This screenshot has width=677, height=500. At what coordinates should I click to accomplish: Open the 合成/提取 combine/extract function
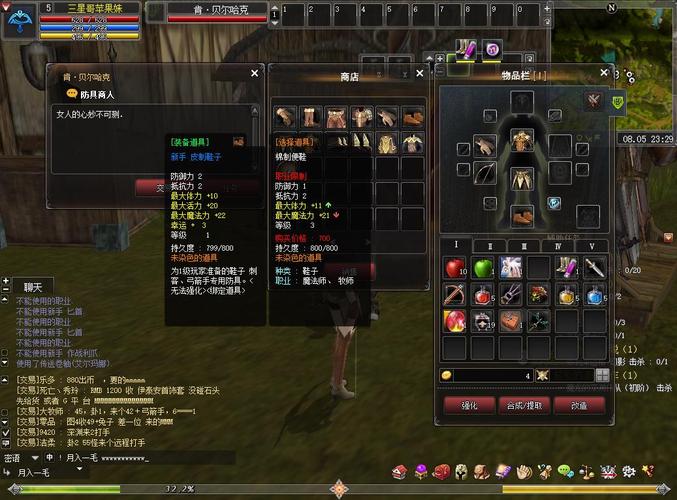tap(525, 405)
